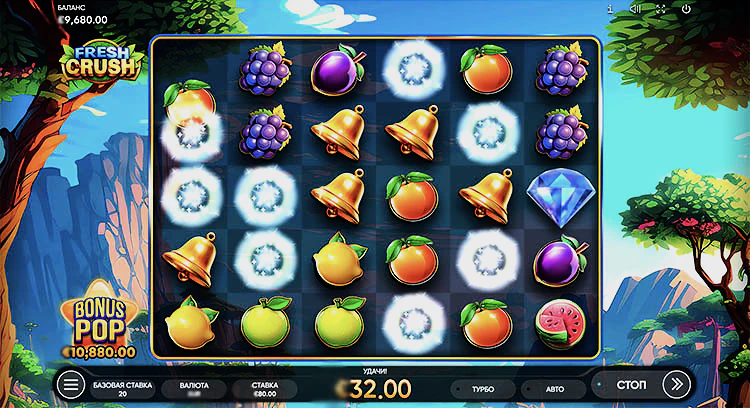This screenshot has width=750, height=408.
Task: Toggle the game sound
Action: pos(635,9)
